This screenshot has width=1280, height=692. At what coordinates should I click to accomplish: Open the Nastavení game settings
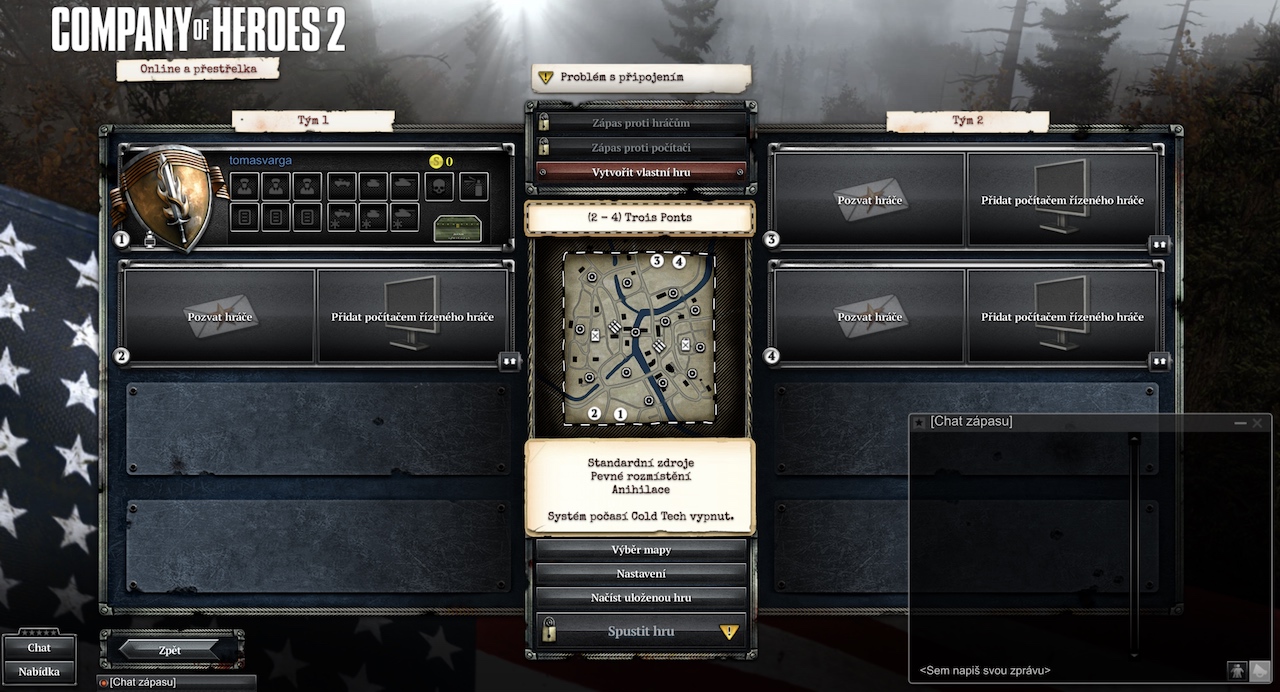point(641,574)
